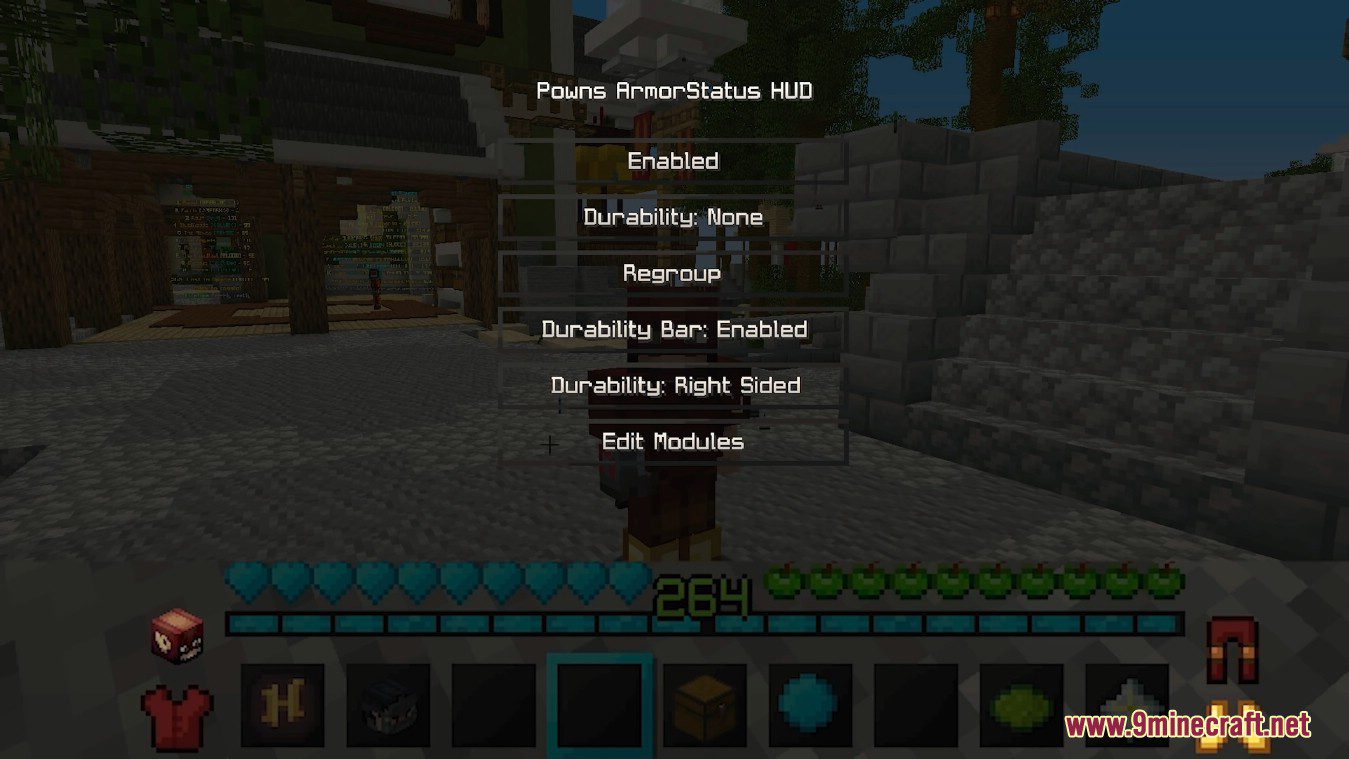Screen dimensions: 1349x759
Task: Cycle the Durability: None option
Action: [x=673, y=217]
